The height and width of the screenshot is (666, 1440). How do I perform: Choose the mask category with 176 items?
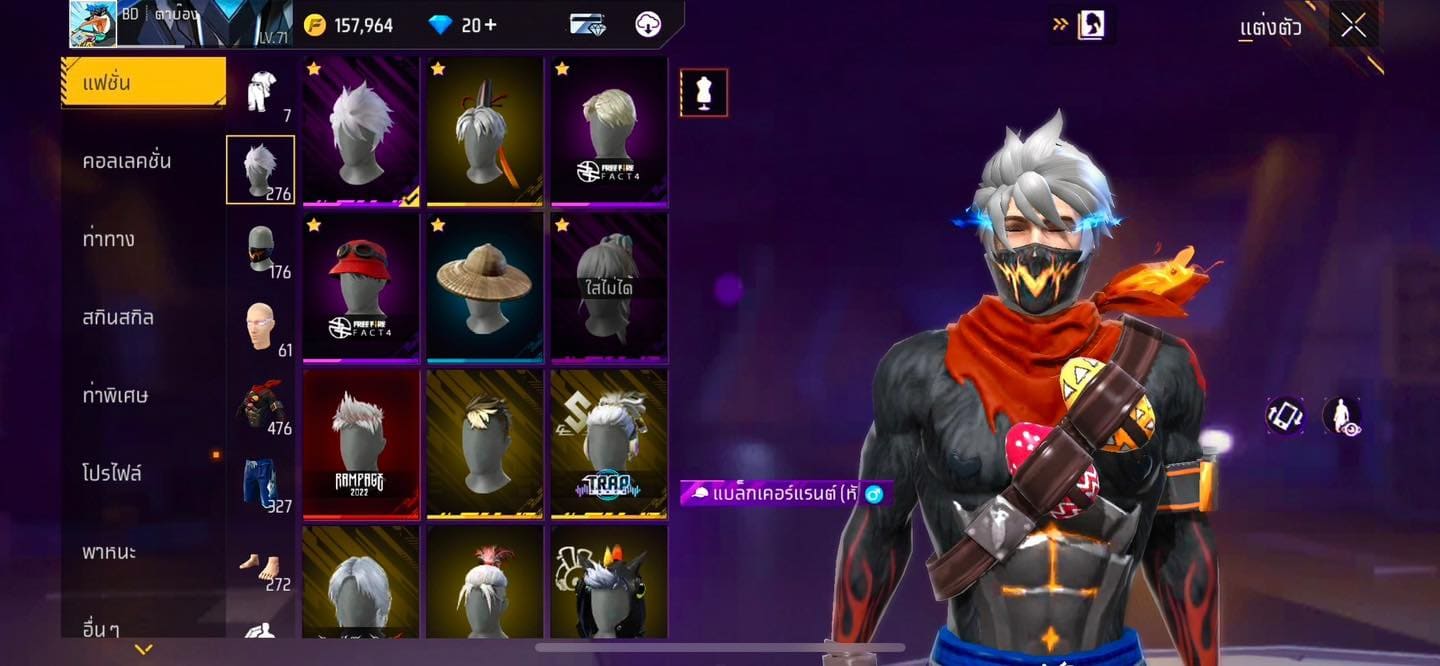(261, 249)
